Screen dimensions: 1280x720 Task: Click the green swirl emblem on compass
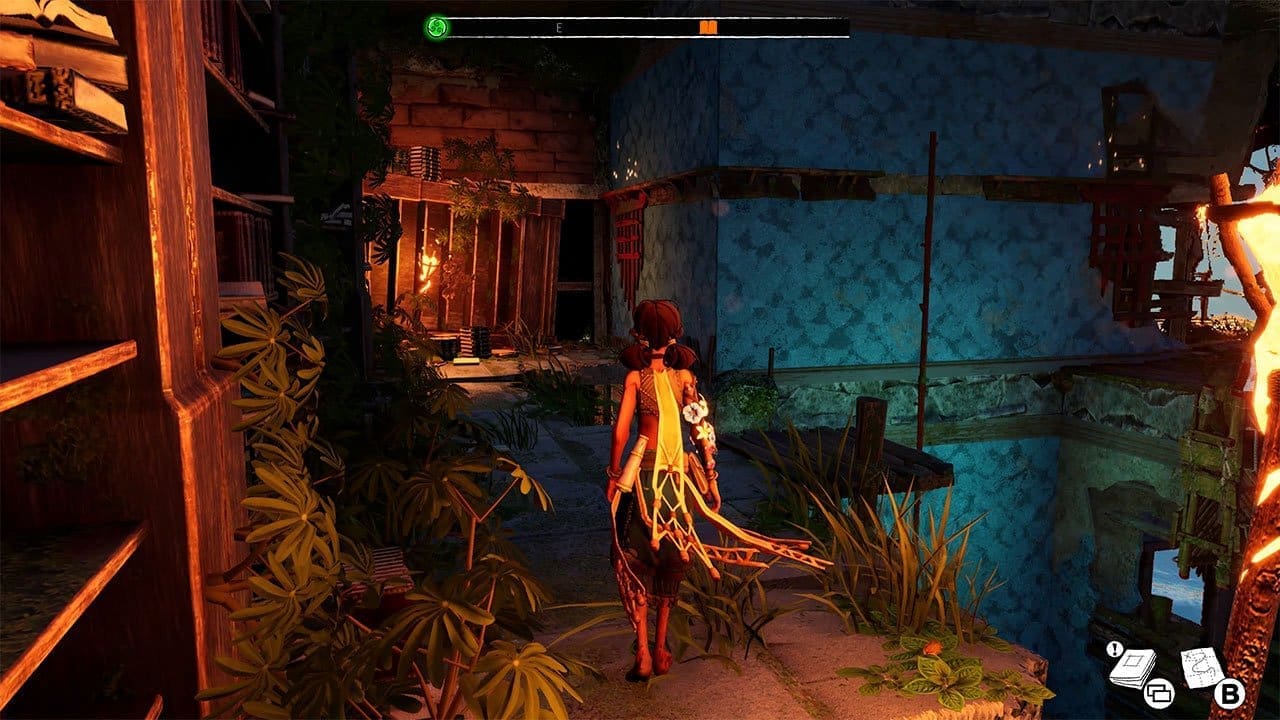click(x=436, y=27)
